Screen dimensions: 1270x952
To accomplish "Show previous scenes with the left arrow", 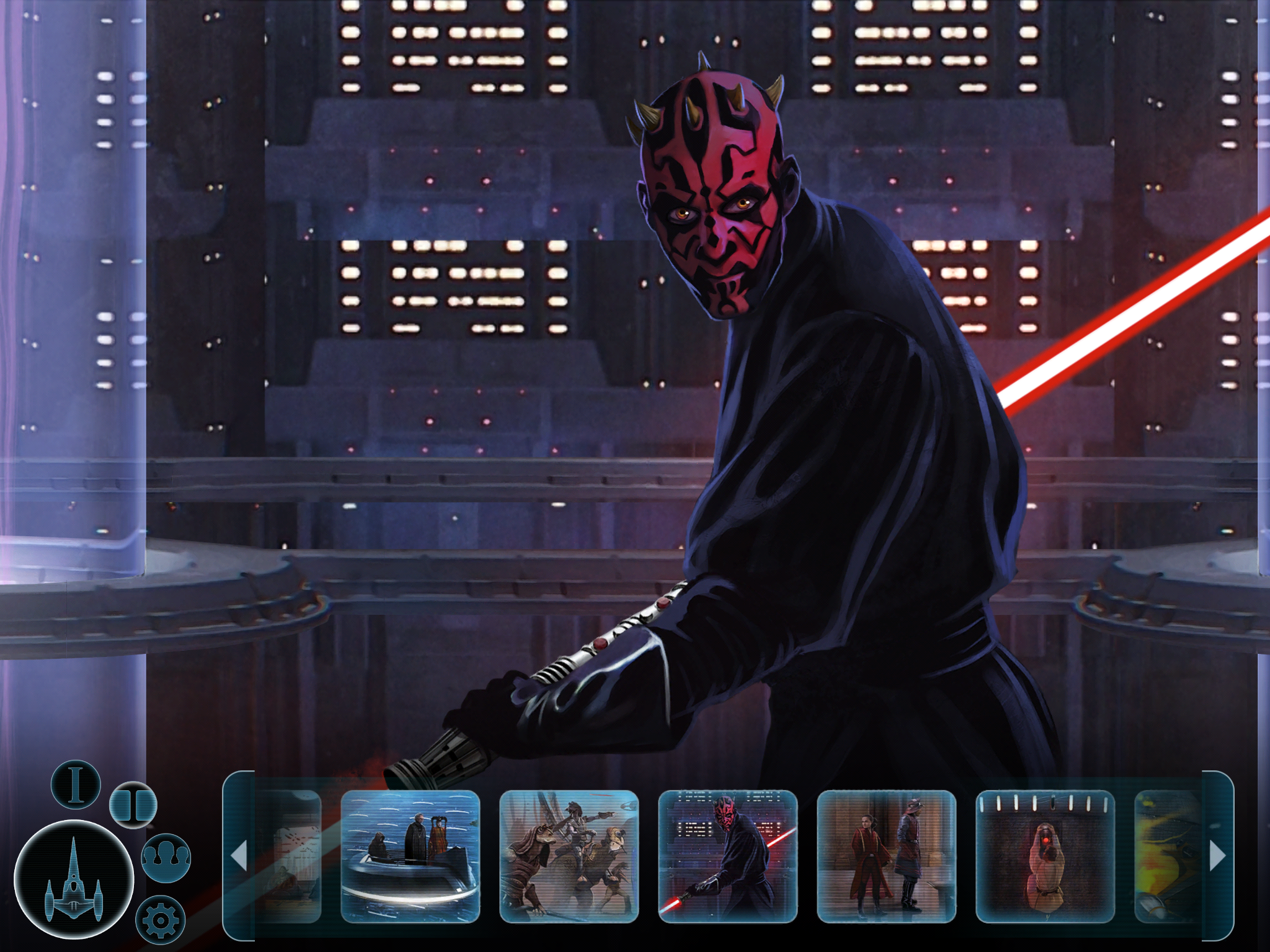I will pos(239,856).
